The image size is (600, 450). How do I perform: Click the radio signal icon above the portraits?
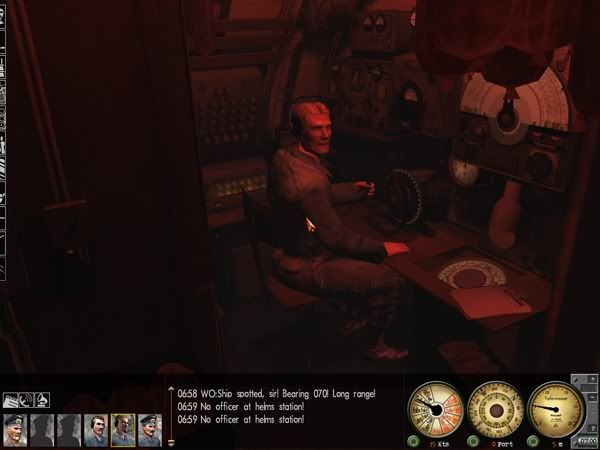click(x=28, y=400)
